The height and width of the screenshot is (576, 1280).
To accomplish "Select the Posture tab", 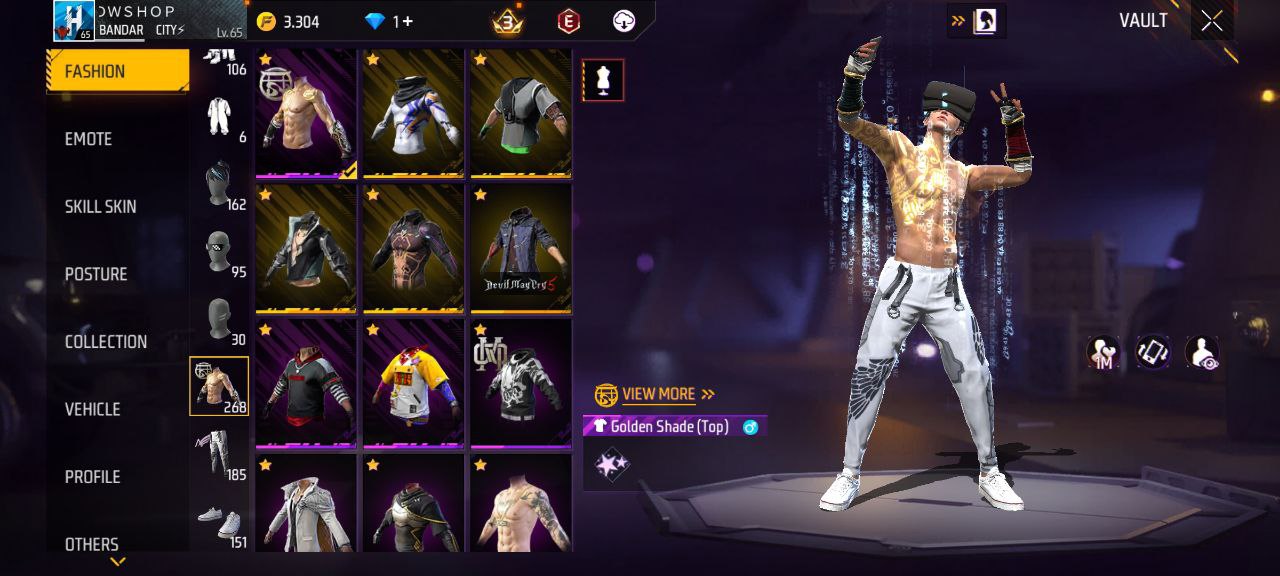I will pyautogui.click(x=96, y=274).
